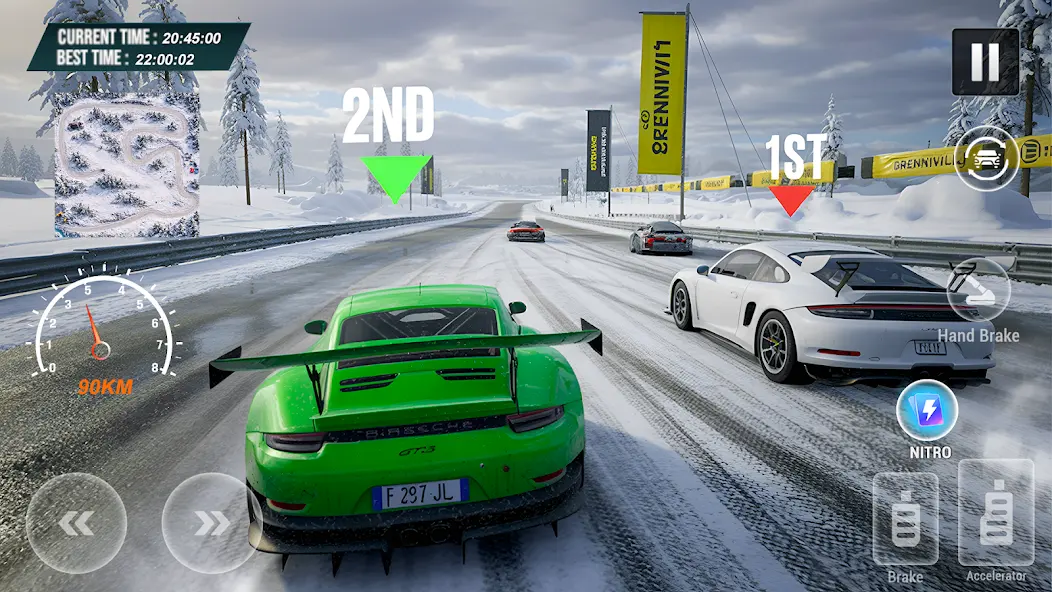This screenshot has width=1052, height=592.
Task: Tap the Brake pedal
Action: 905,518
